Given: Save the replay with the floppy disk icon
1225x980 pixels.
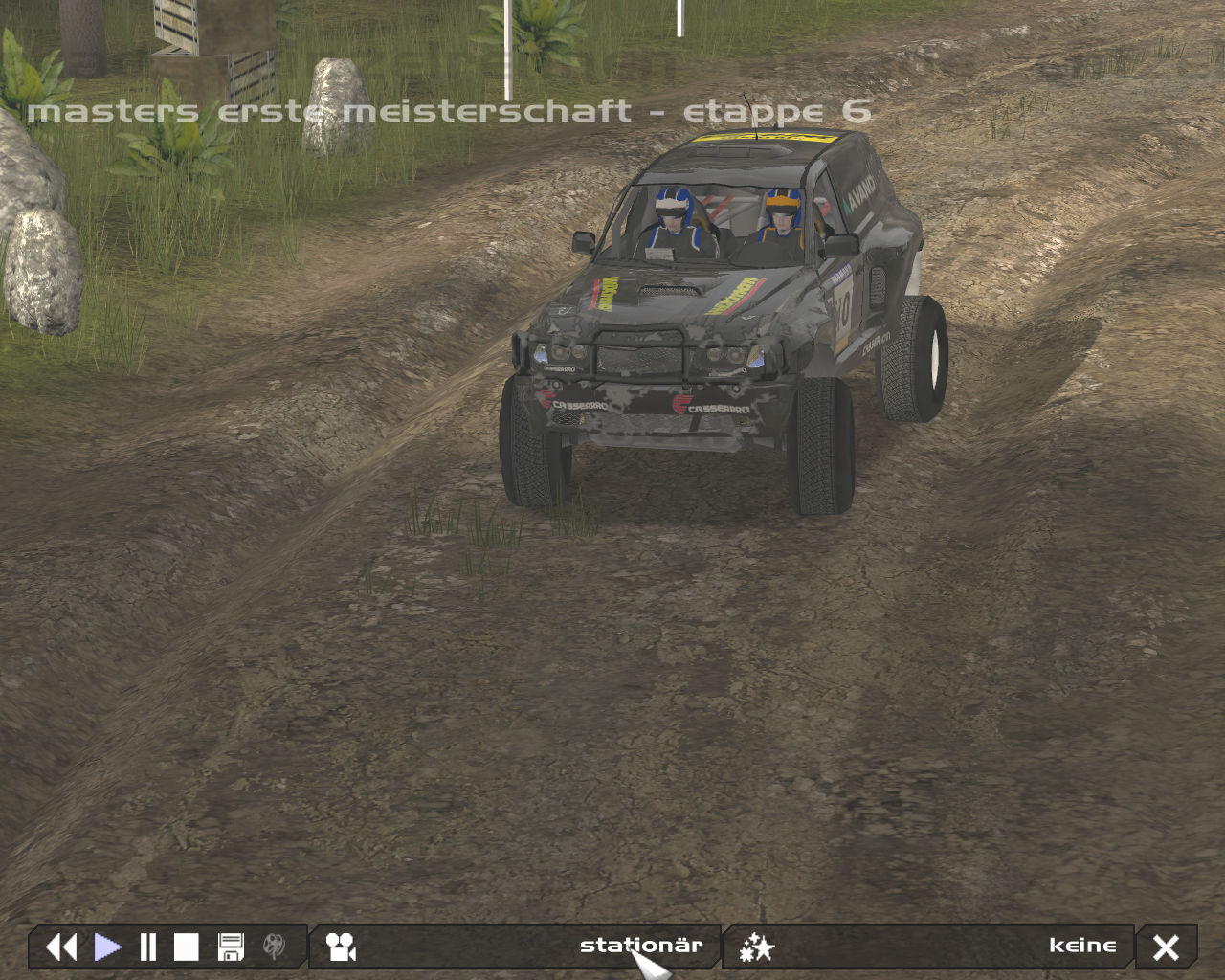Looking at the screenshot, I should (231, 947).
